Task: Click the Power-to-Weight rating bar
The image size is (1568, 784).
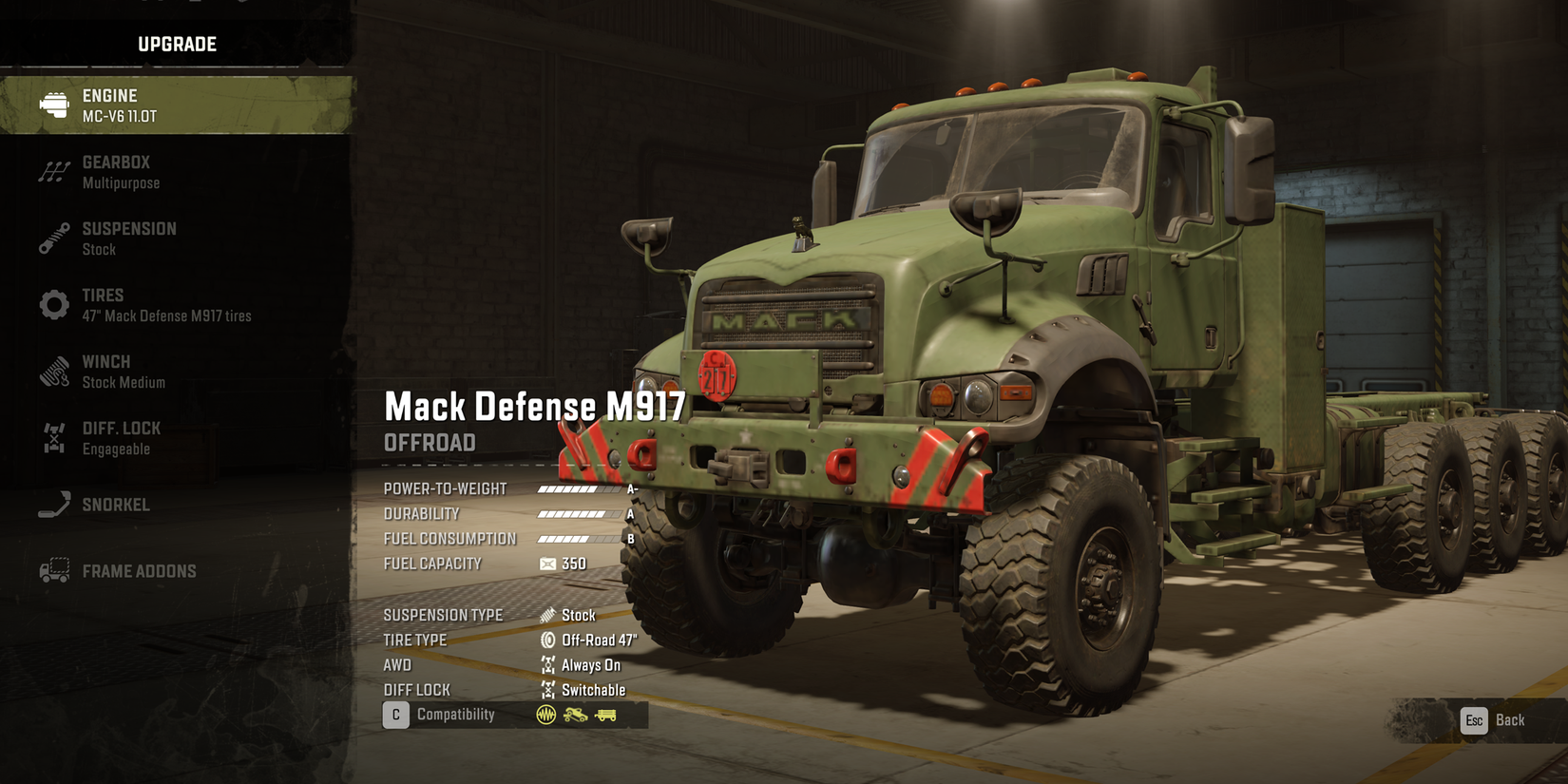Action: tap(578, 488)
